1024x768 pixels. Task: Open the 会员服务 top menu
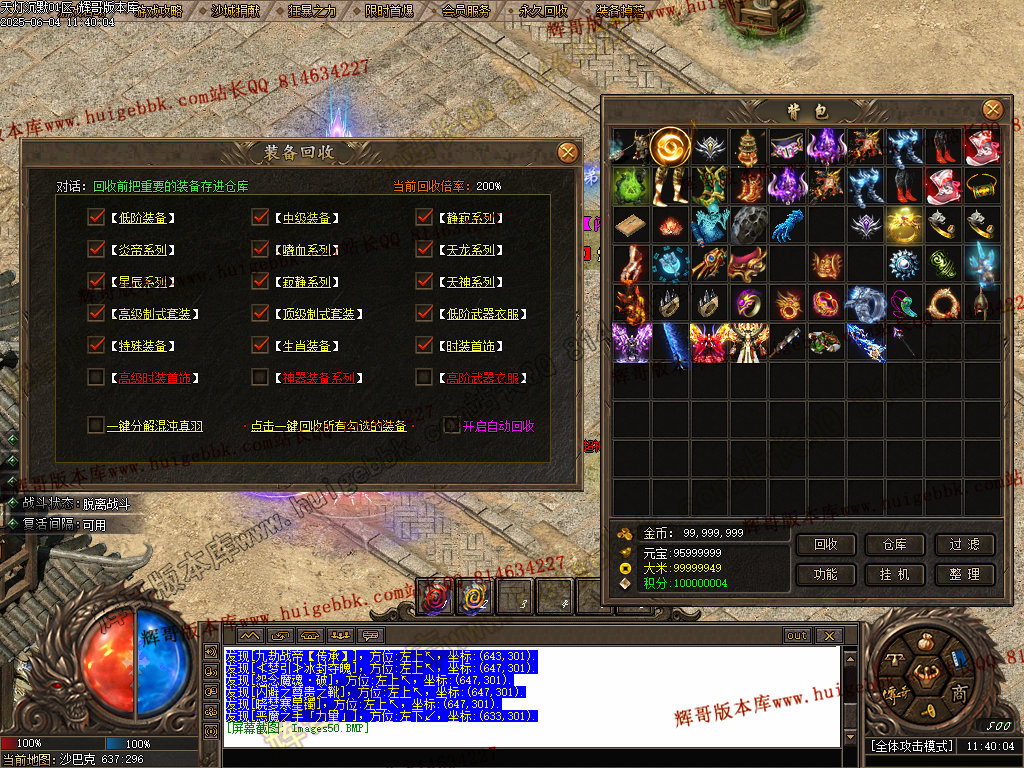[x=466, y=11]
